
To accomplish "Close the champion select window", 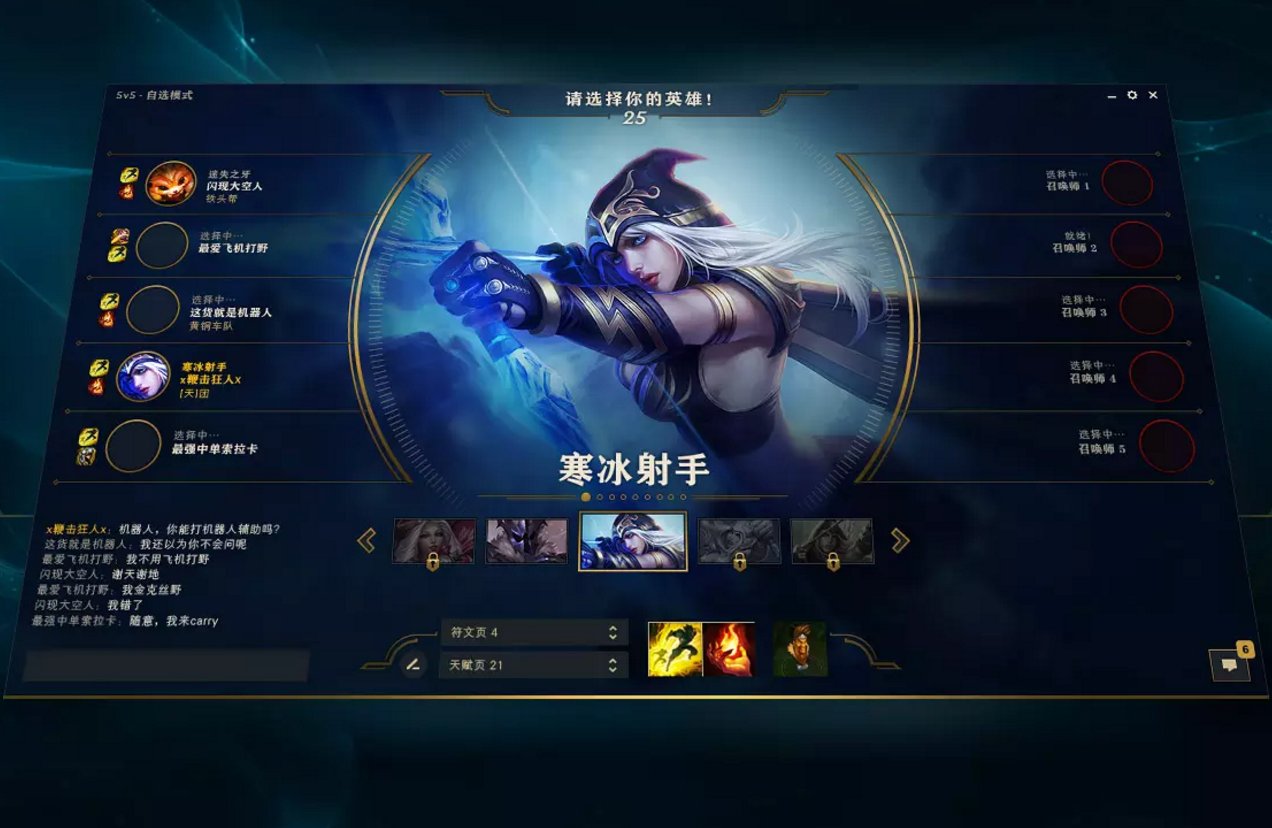I will (1153, 95).
